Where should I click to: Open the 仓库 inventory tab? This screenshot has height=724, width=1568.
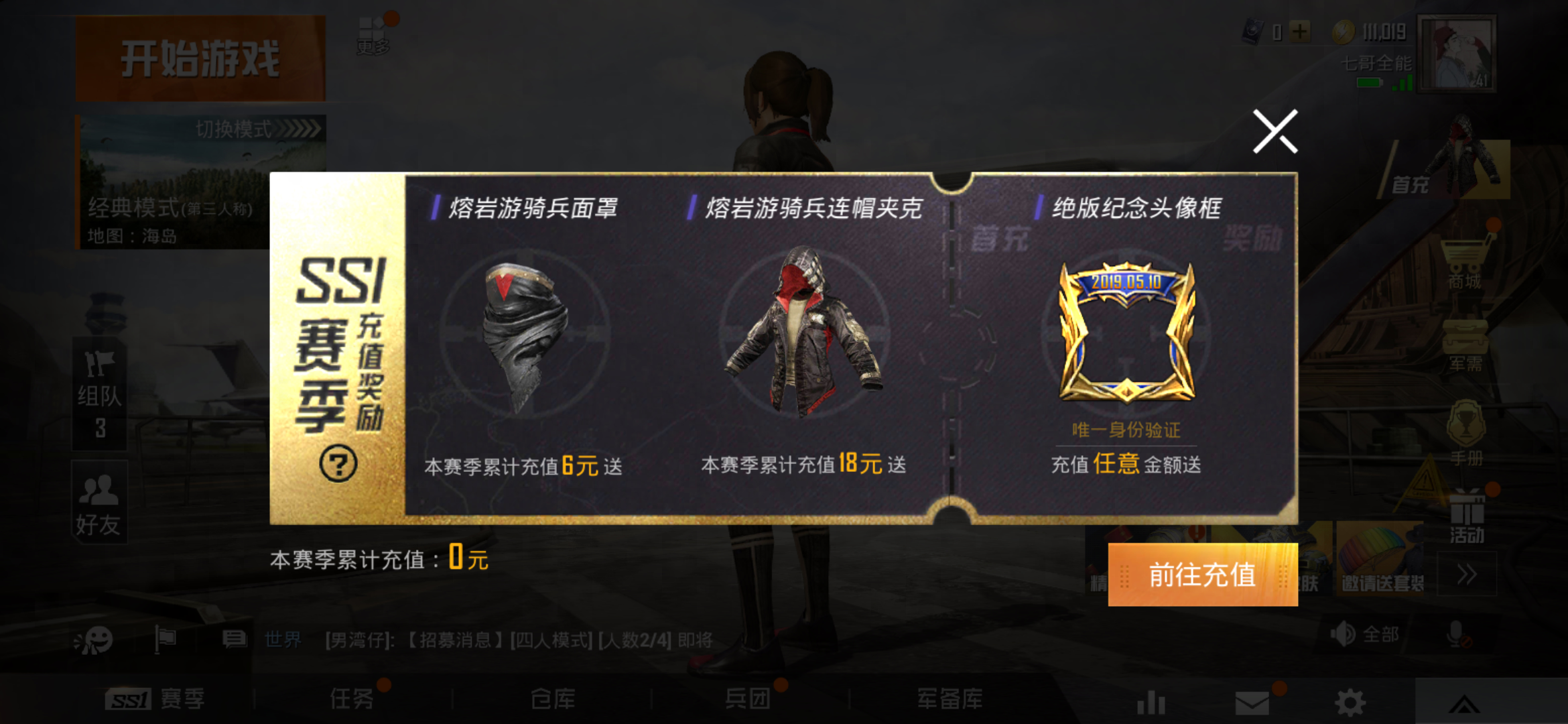tap(552, 700)
